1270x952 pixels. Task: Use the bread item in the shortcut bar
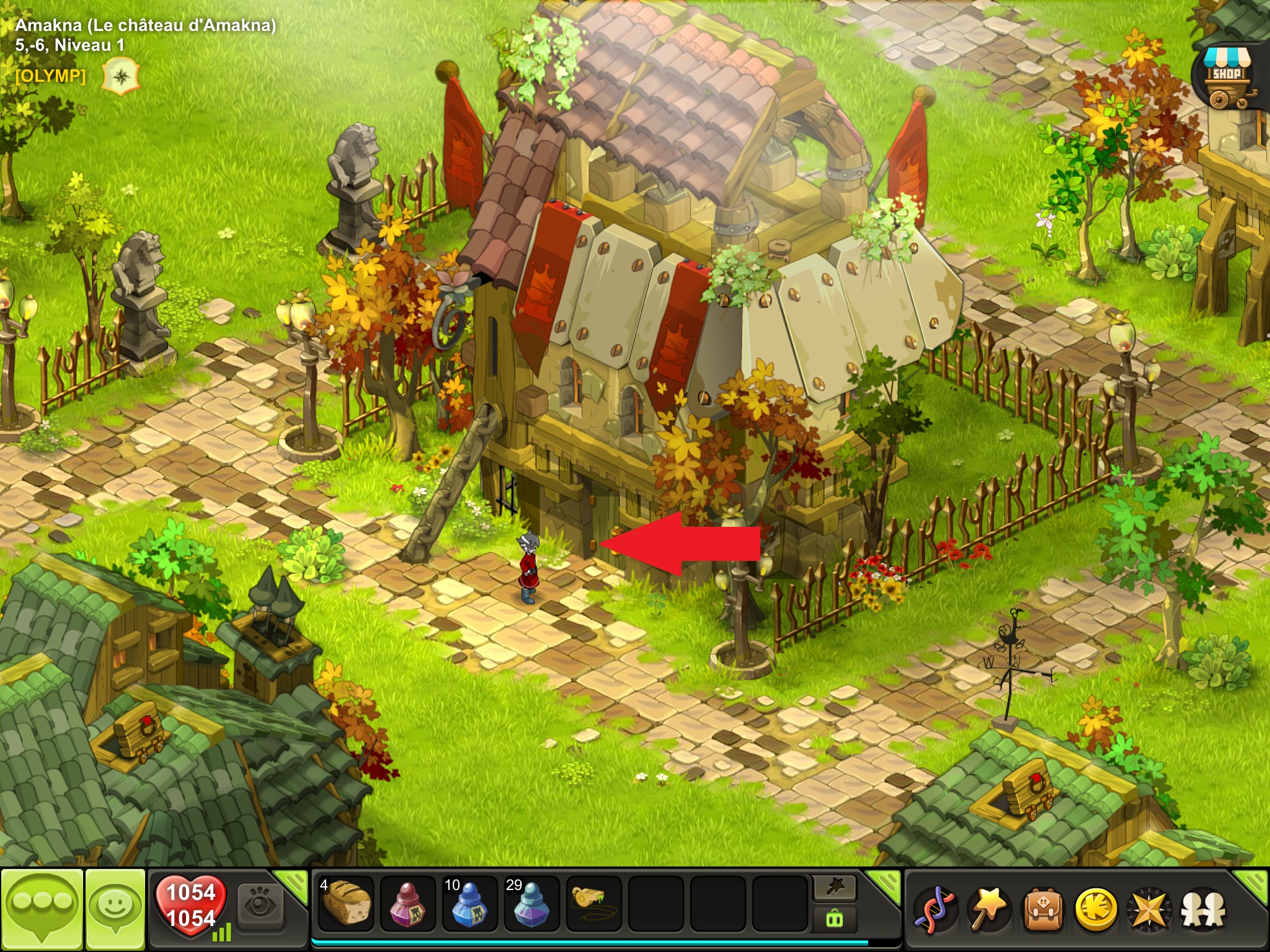tap(346, 904)
